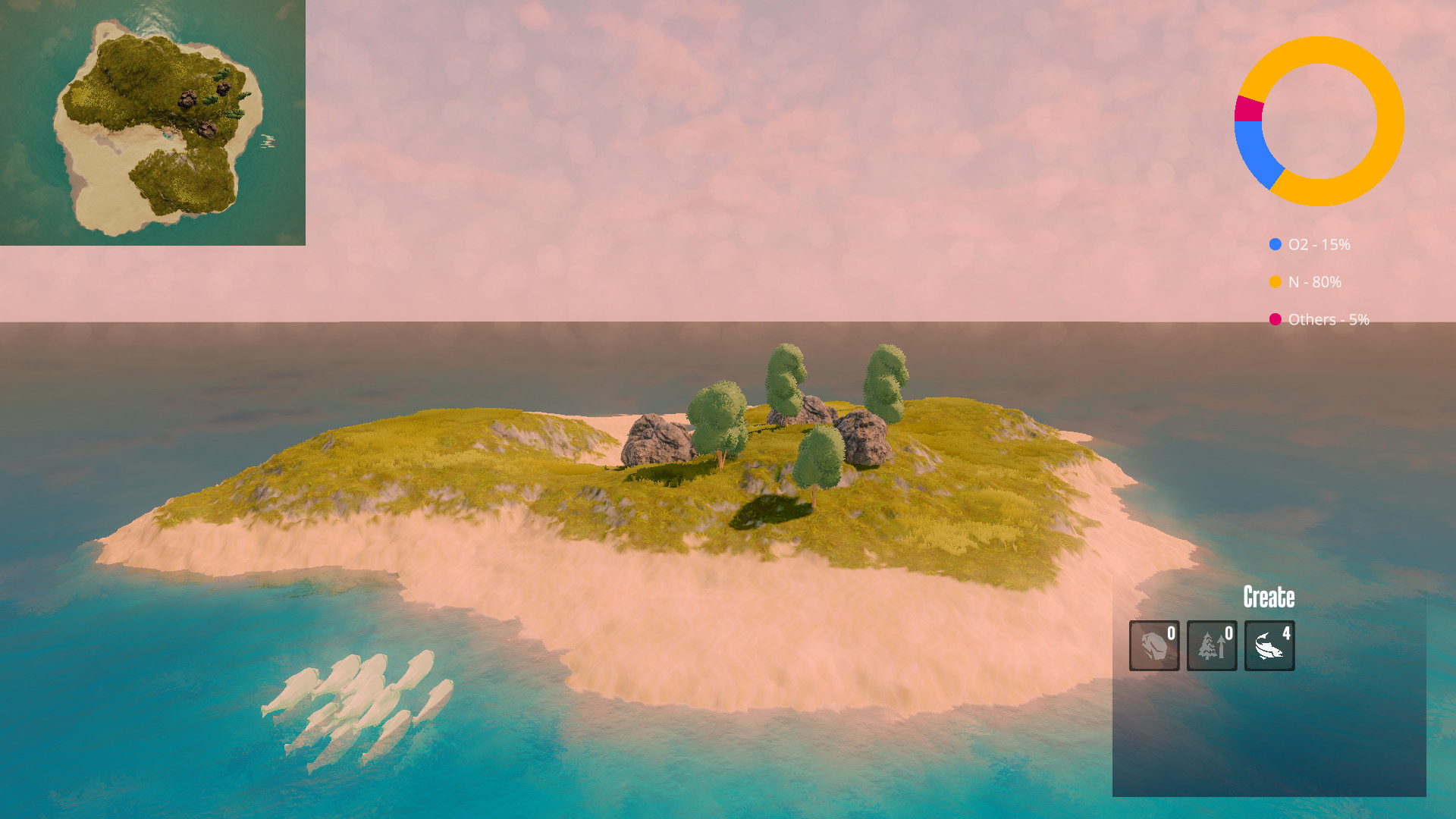
Task: Select the O2 - 15% legend entry
Action: pyautogui.click(x=1319, y=244)
